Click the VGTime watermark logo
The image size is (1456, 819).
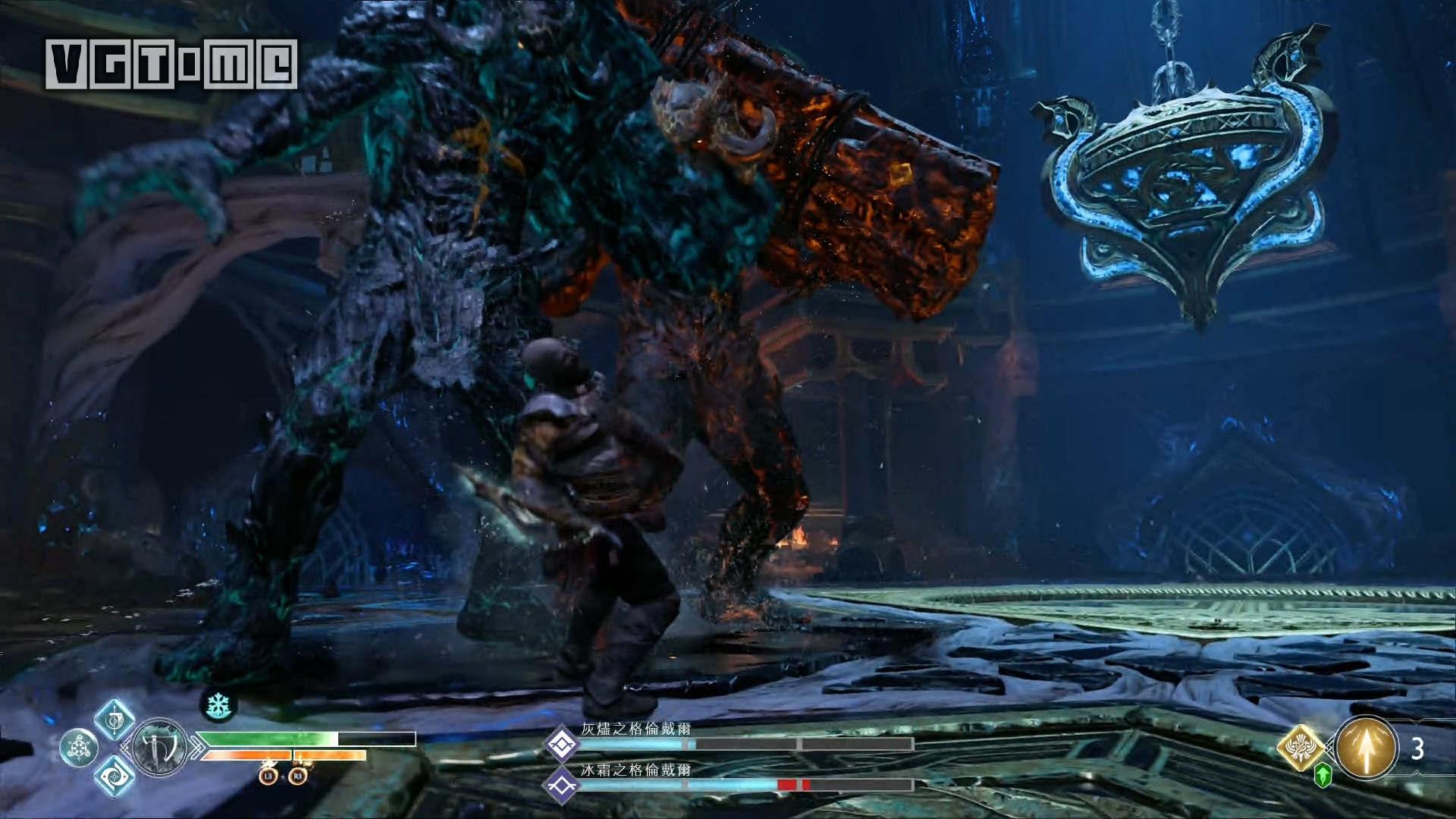[171, 64]
